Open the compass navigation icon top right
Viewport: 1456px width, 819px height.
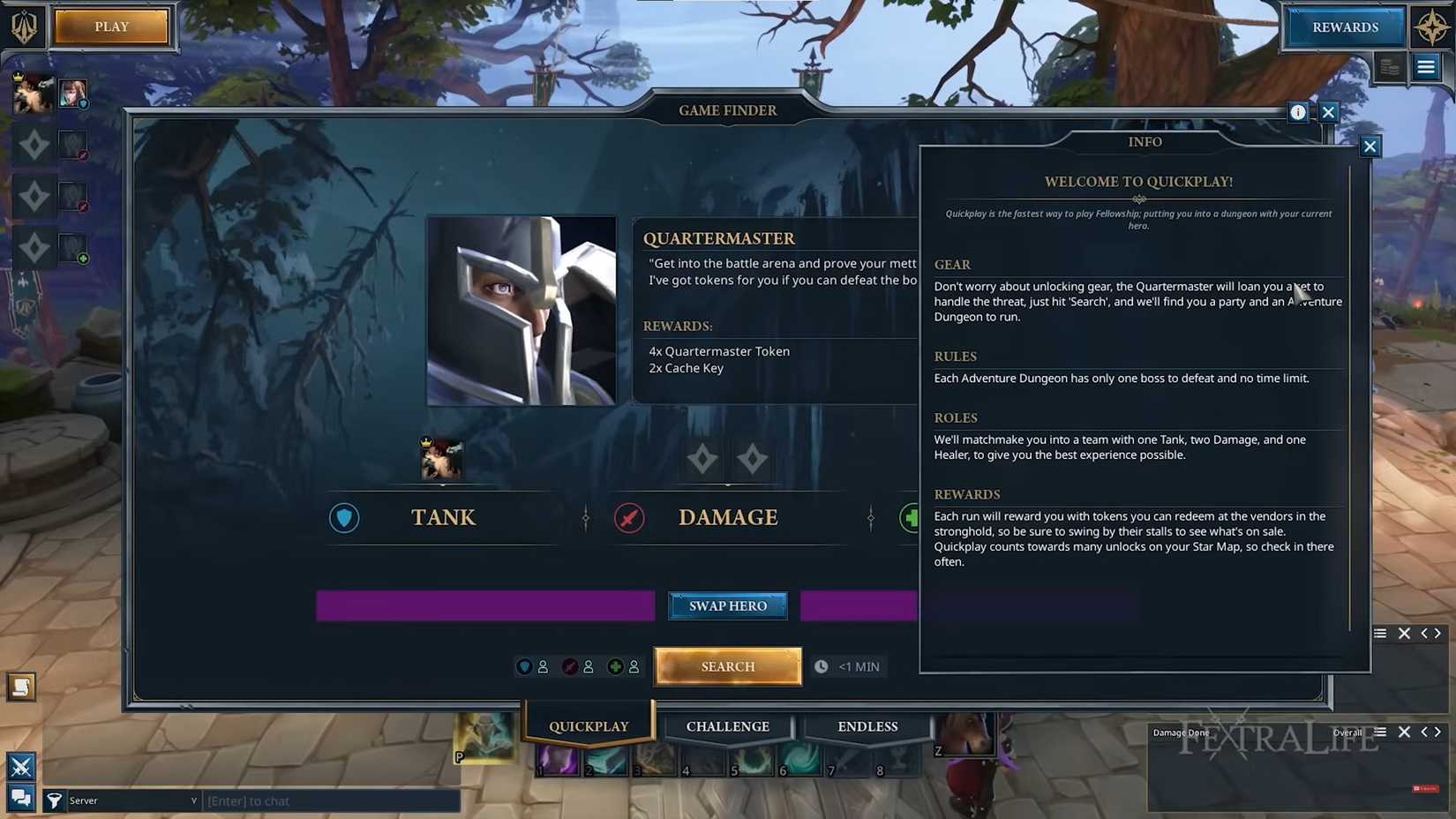(1432, 26)
